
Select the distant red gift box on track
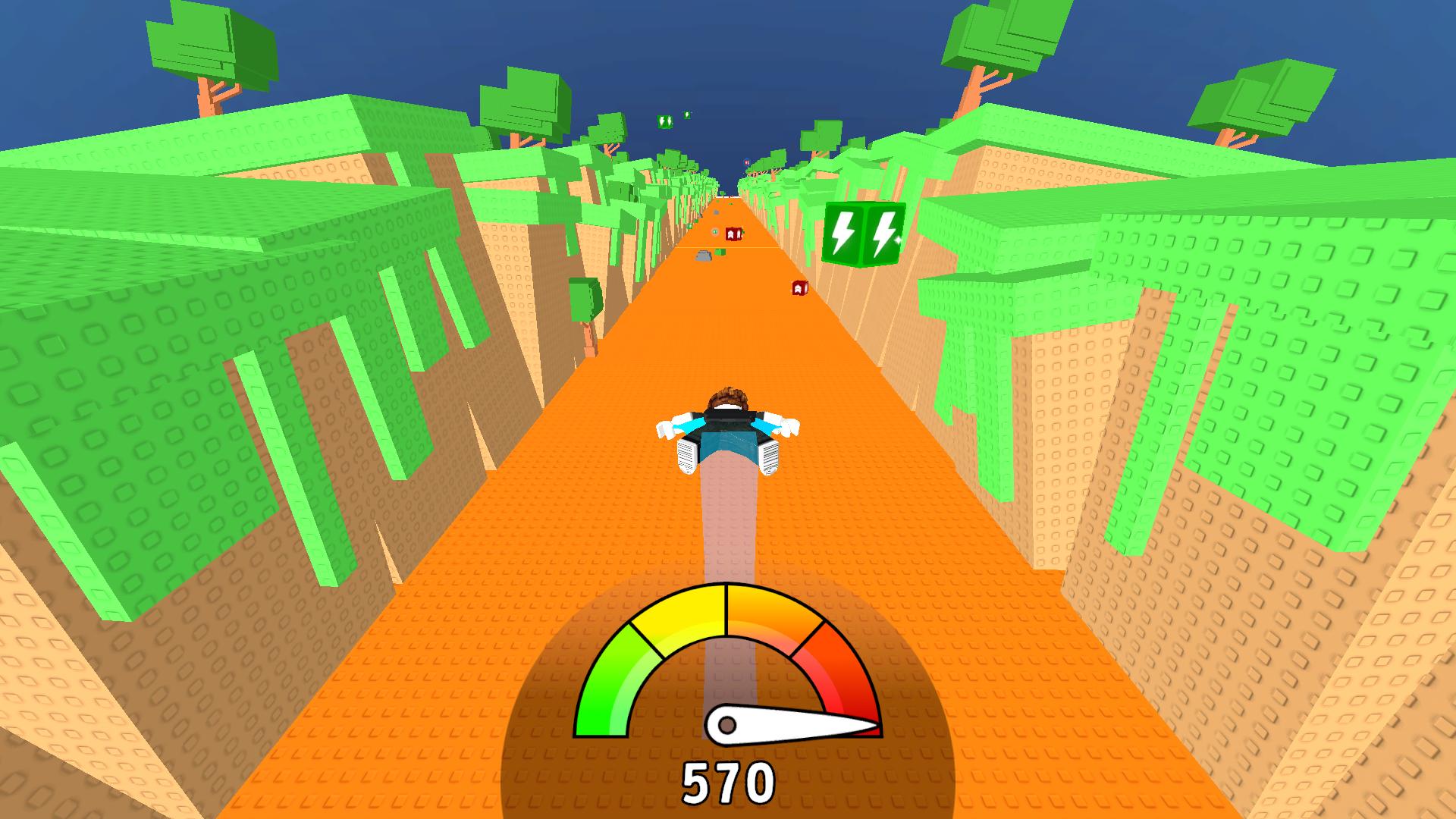pos(733,234)
